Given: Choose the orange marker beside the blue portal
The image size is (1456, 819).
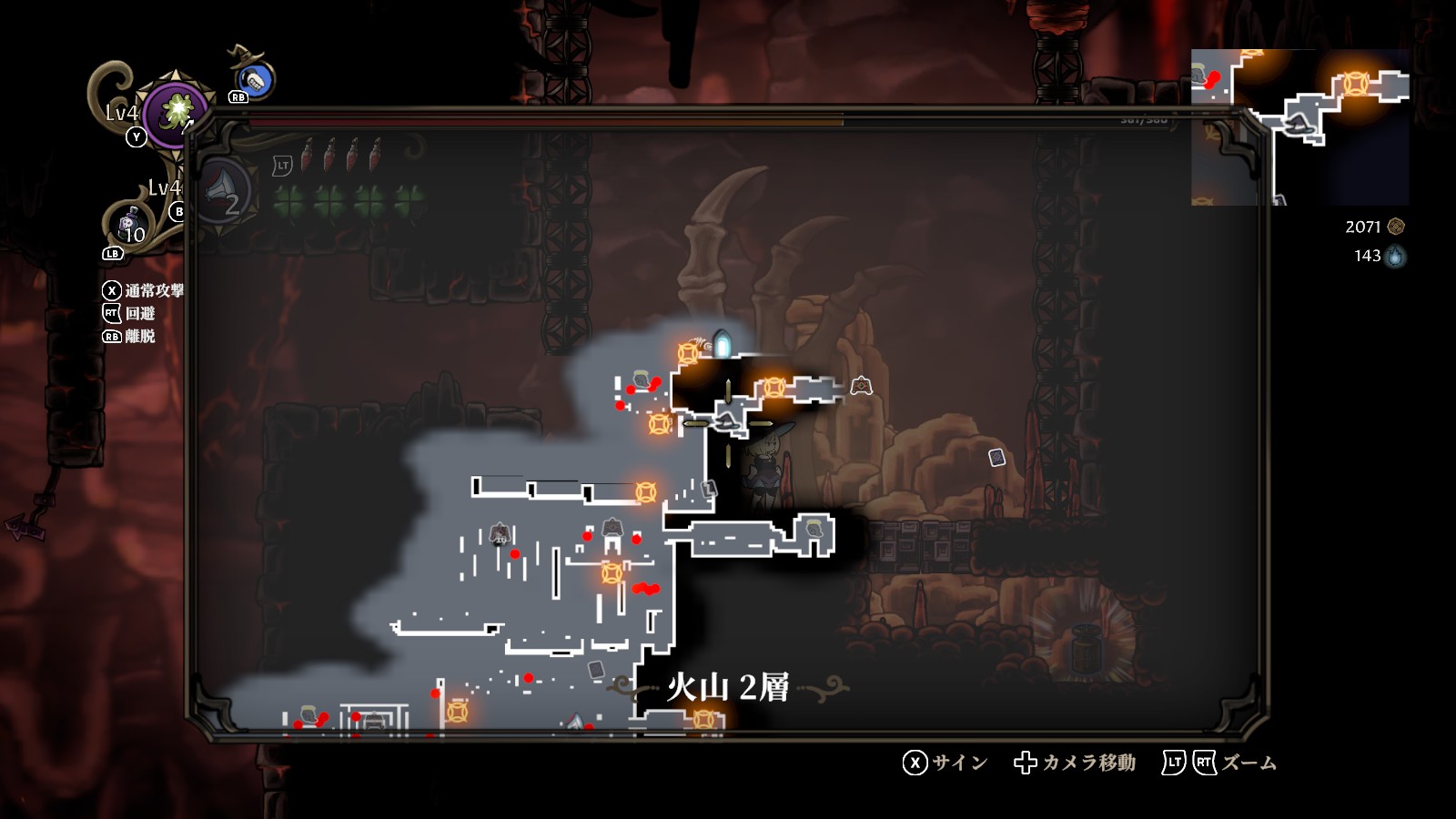Looking at the screenshot, I should (689, 353).
